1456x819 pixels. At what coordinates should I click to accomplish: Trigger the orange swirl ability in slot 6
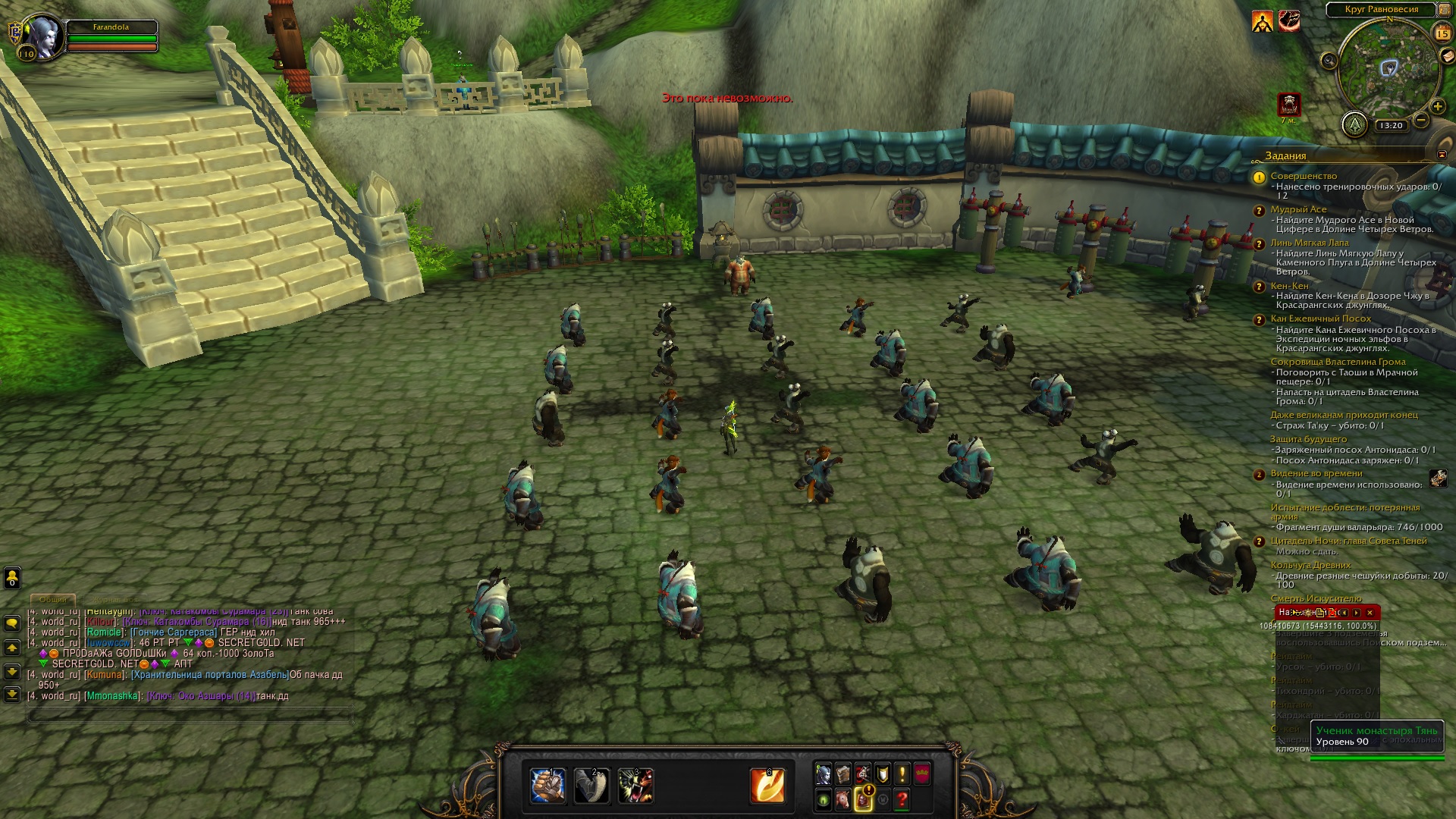coord(767,785)
